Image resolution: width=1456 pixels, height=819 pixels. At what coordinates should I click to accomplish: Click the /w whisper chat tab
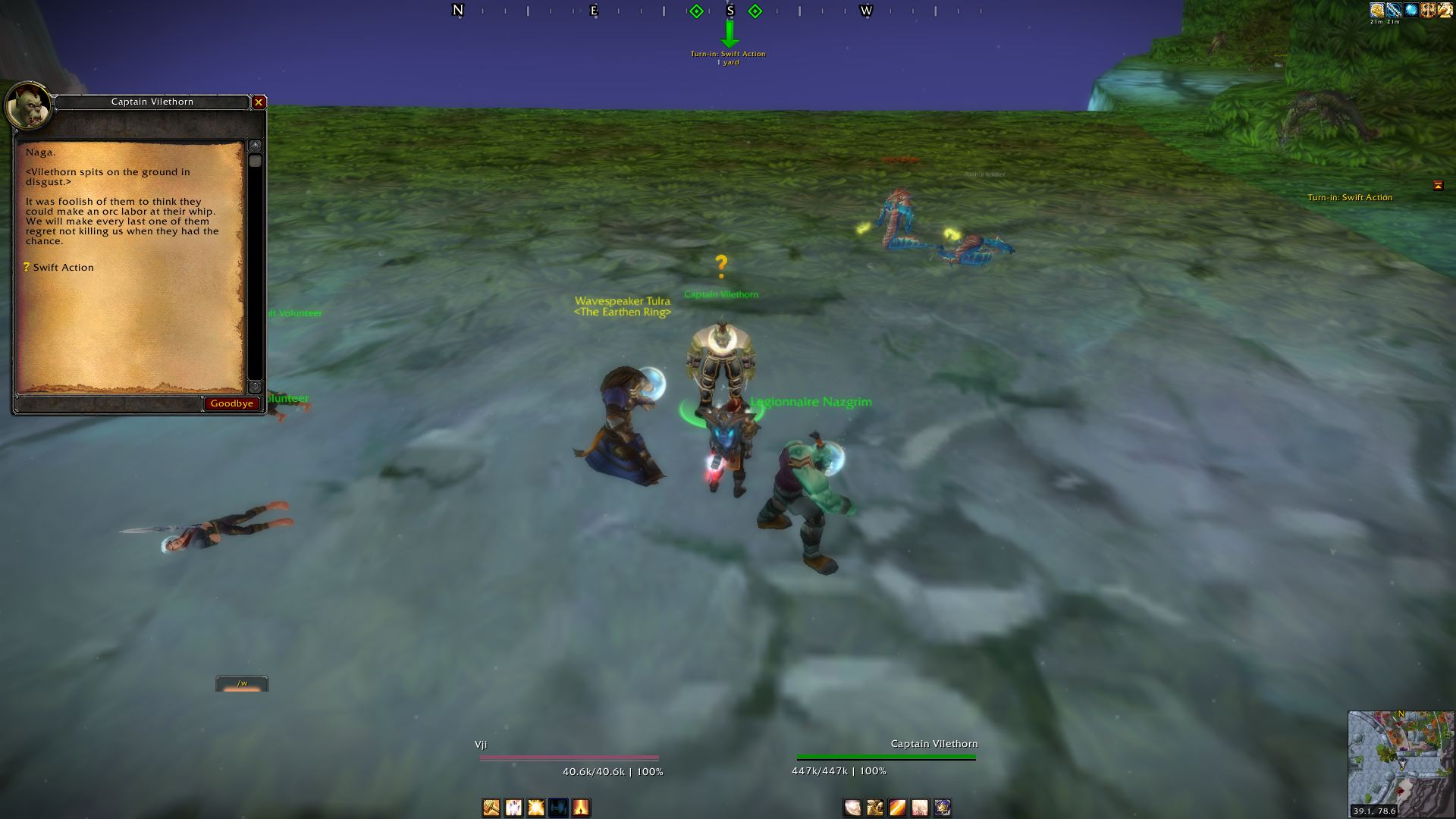pyautogui.click(x=242, y=684)
